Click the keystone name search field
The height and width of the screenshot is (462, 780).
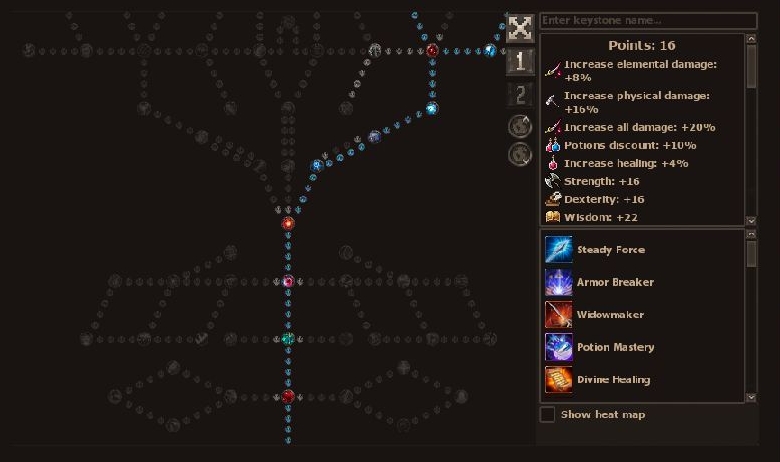click(x=648, y=21)
